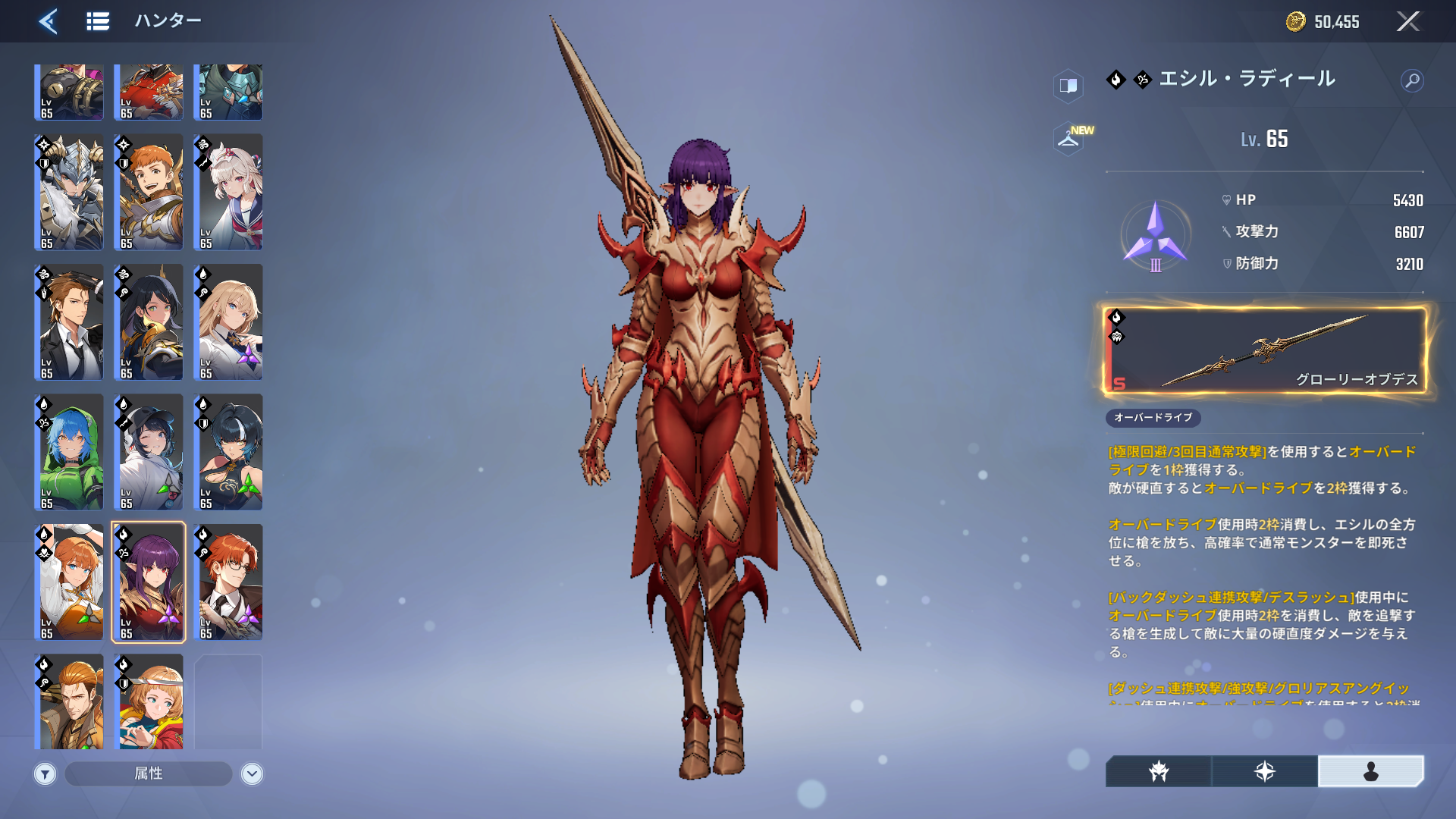Open the 属性 sort dropdown
The image size is (1456, 819).
point(149,773)
